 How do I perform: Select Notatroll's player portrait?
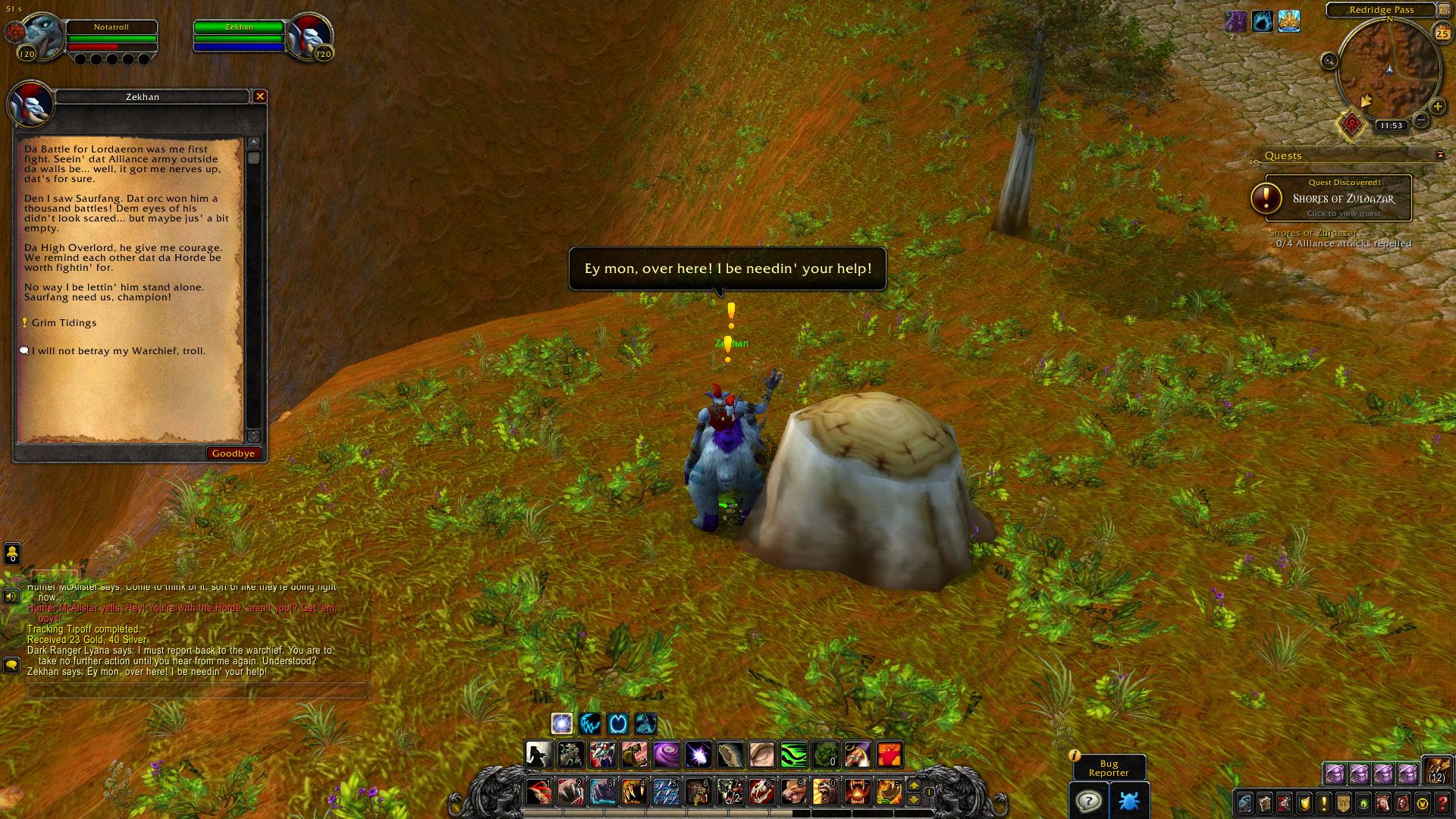pyautogui.click(x=39, y=36)
